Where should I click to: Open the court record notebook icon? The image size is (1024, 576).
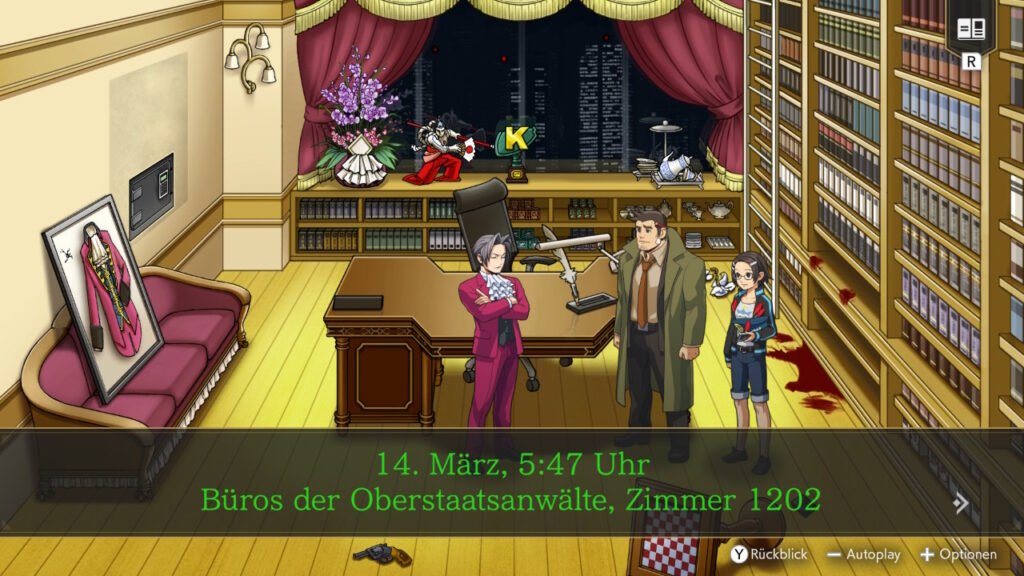[971, 29]
